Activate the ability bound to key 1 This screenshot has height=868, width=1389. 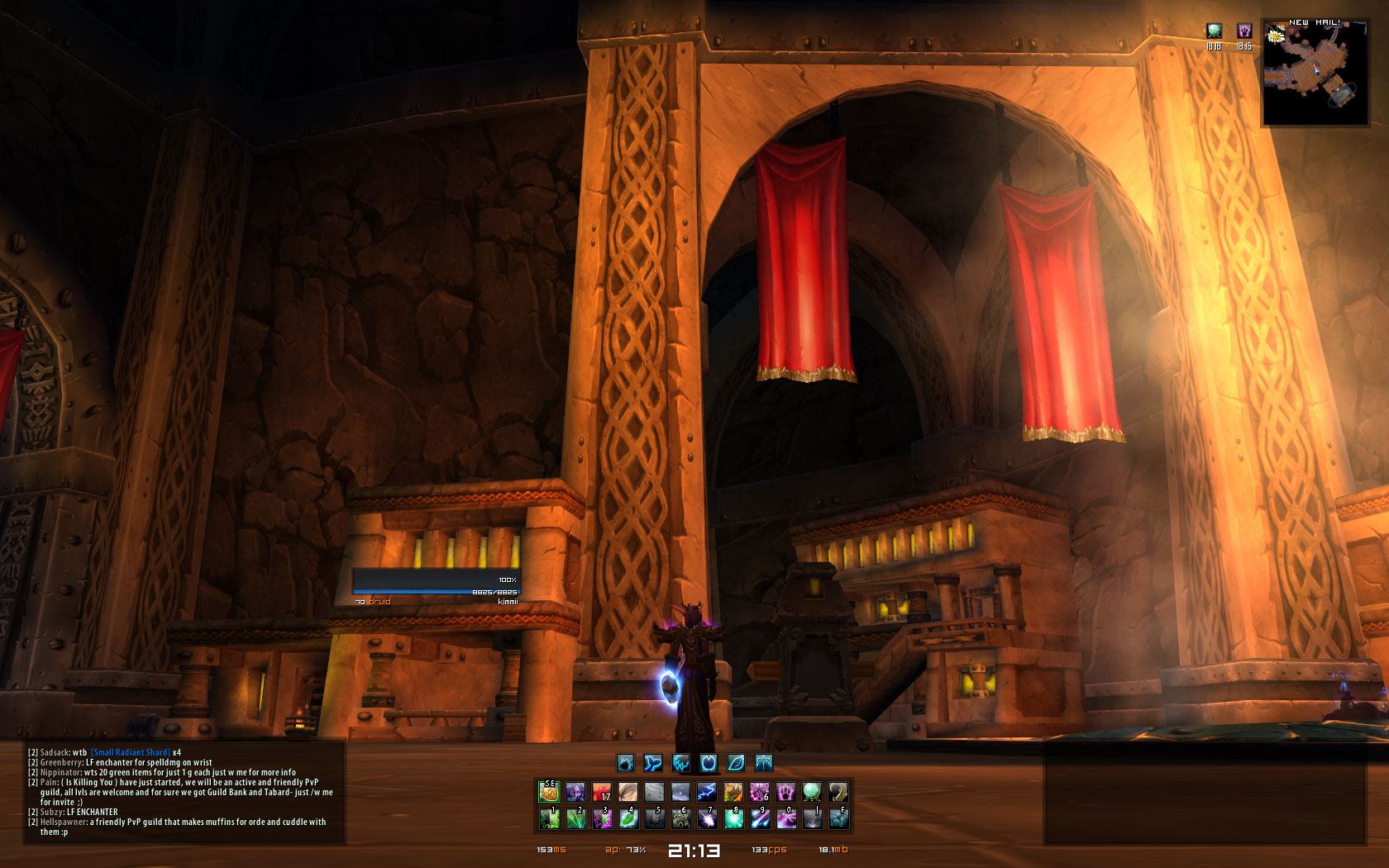549,818
